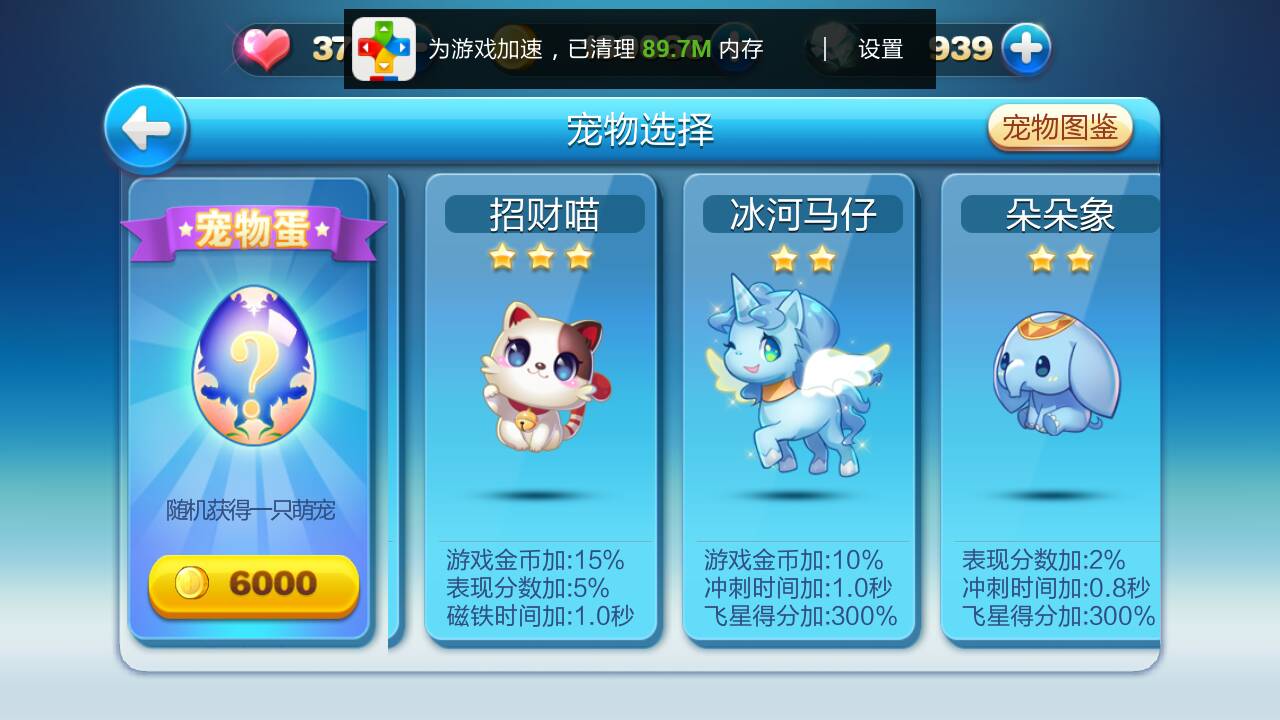Click the coin icon on the 6000 button

pyautogui.click(x=192, y=589)
